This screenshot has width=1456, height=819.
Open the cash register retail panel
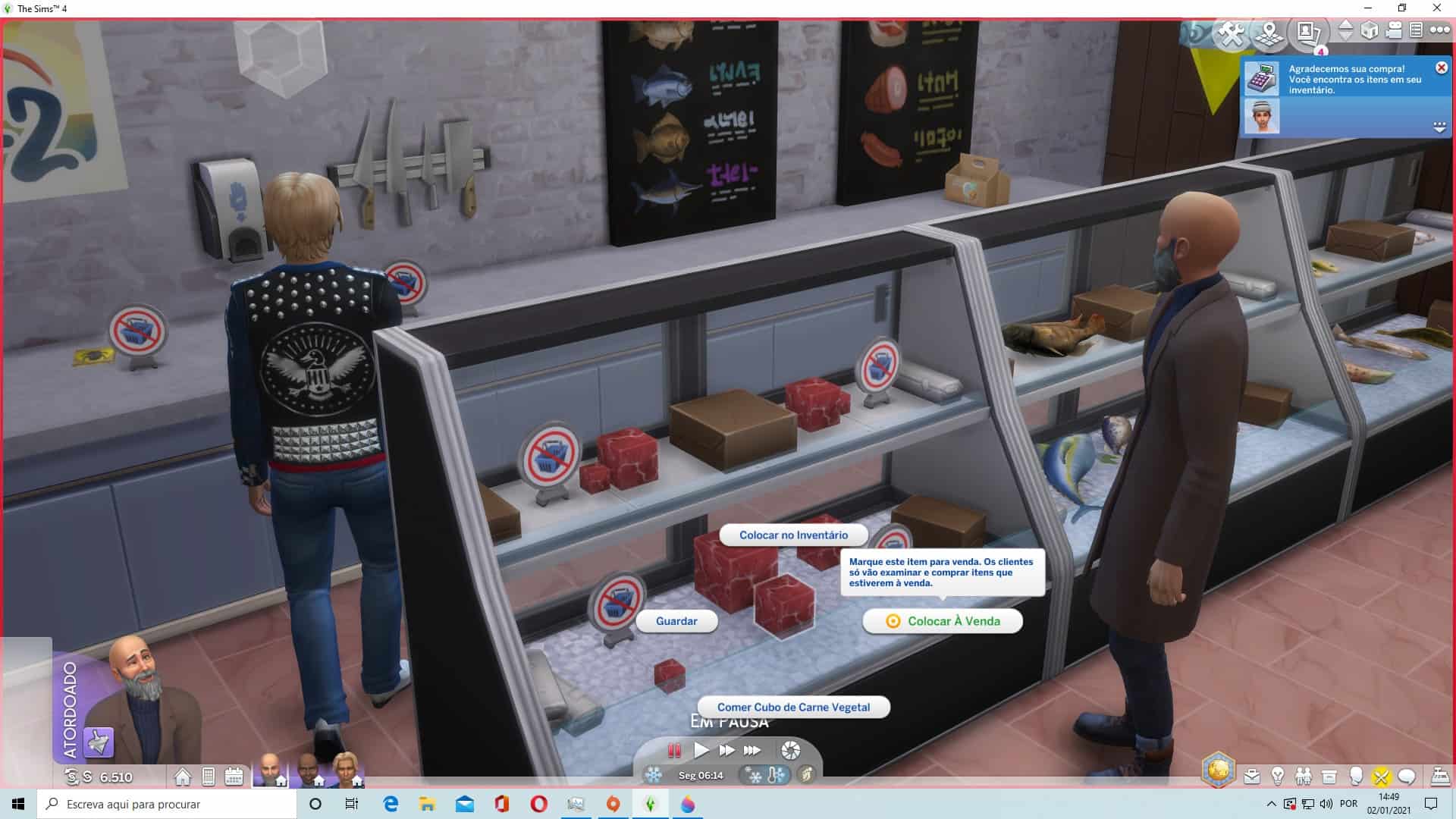(1439, 777)
